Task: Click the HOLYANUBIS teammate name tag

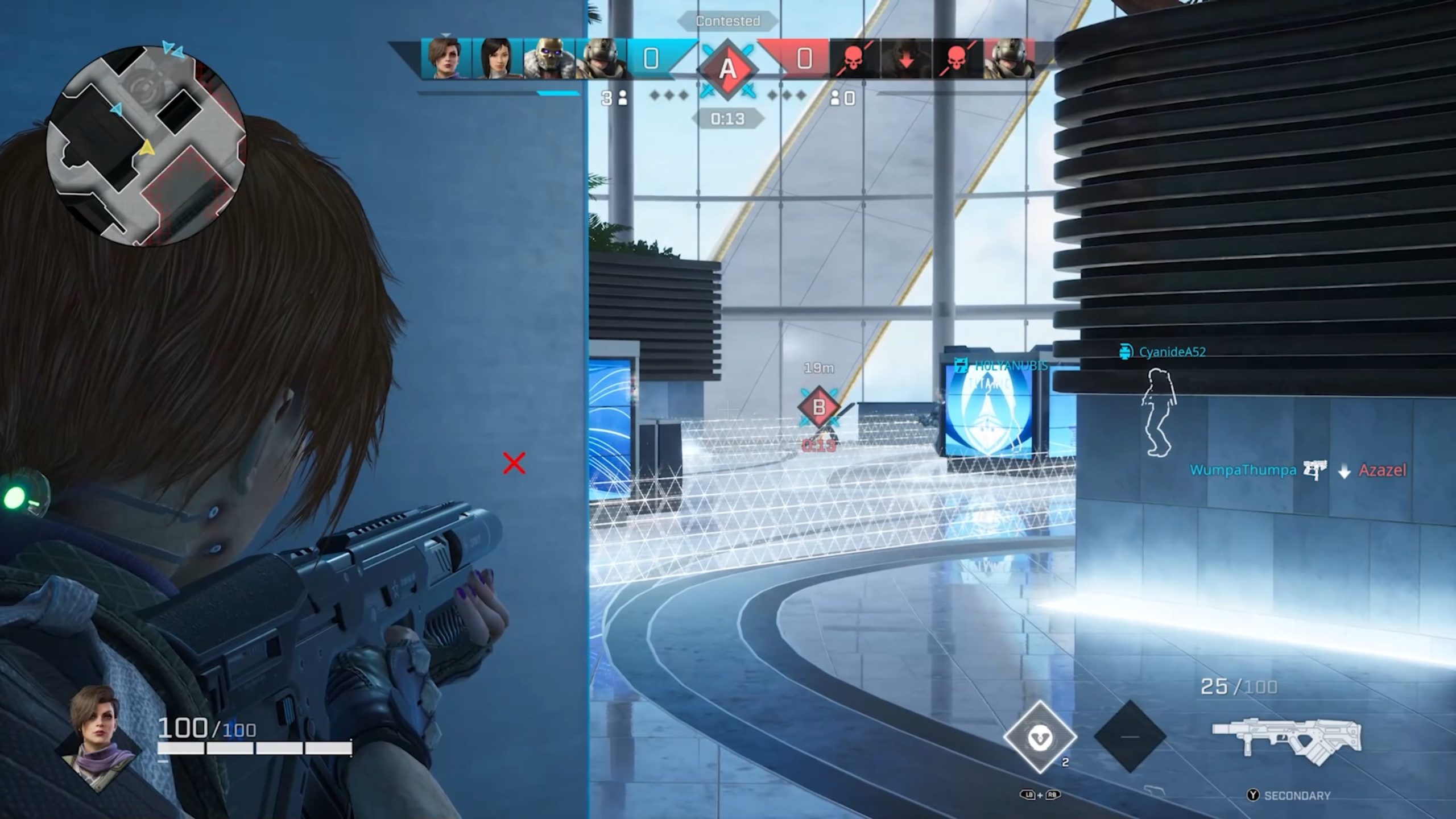Action: click(x=1010, y=365)
